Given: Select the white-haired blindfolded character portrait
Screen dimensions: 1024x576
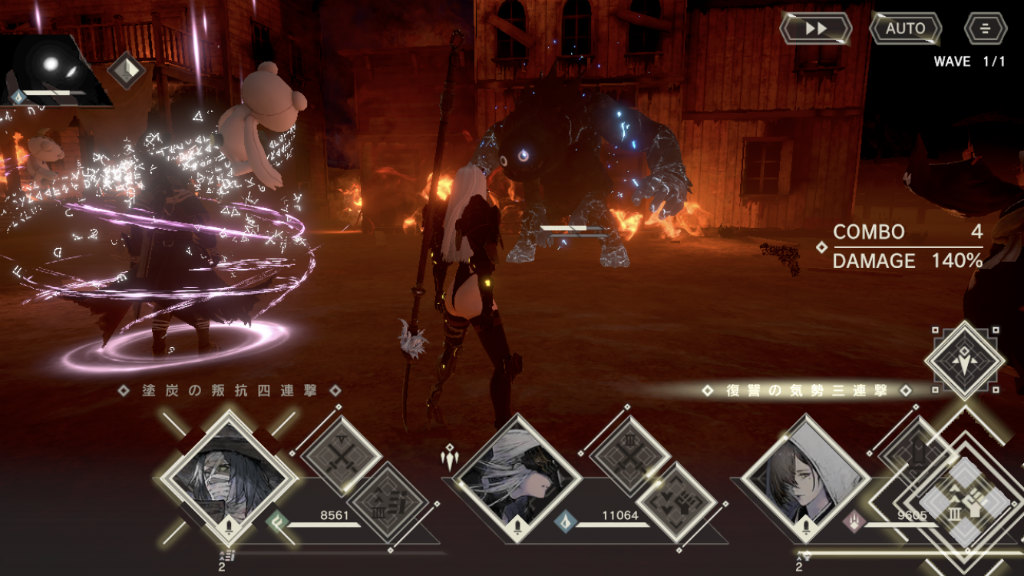Looking at the screenshot, I should (518, 480).
